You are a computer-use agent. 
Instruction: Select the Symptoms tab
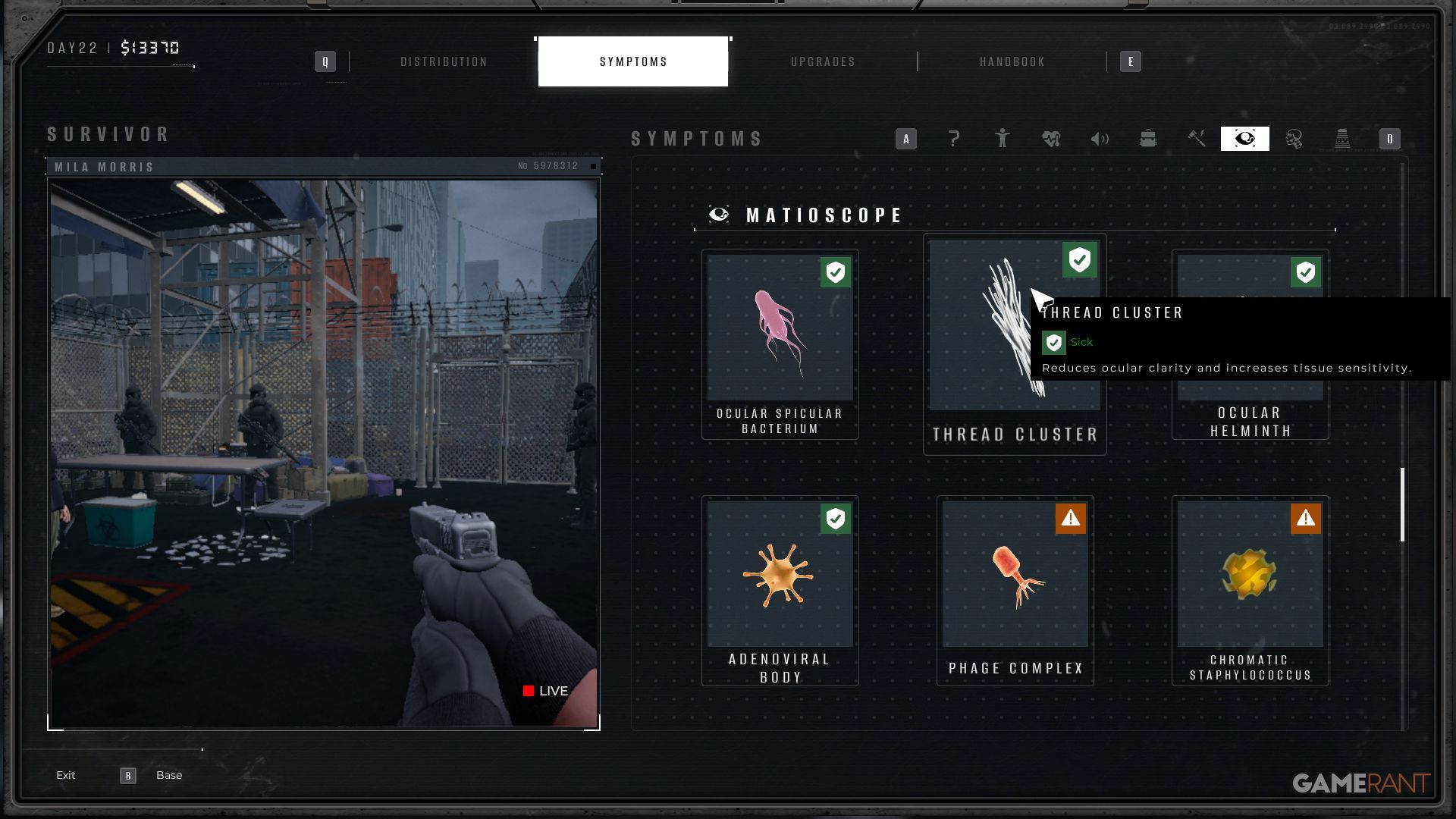pos(633,61)
